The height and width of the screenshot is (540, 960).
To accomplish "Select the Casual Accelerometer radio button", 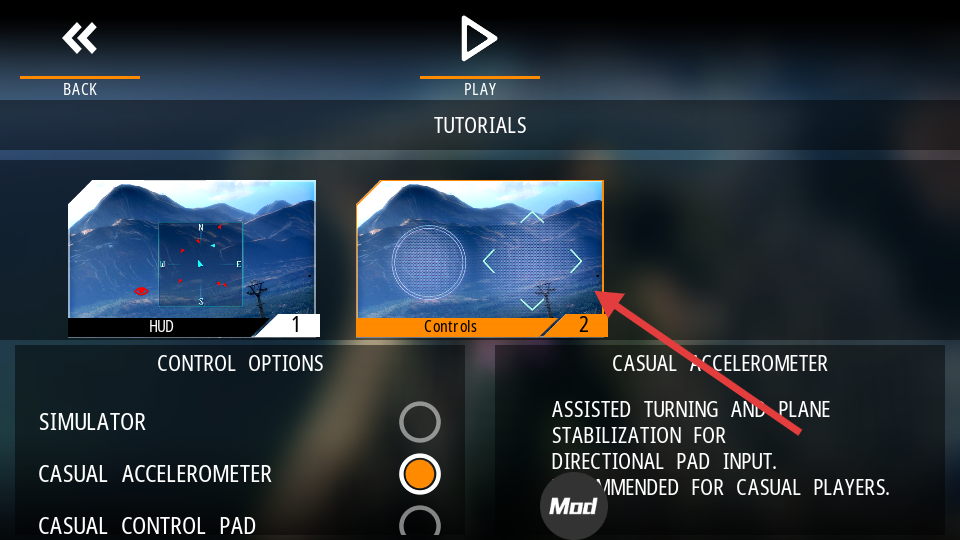I will click(x=420, y=474).
